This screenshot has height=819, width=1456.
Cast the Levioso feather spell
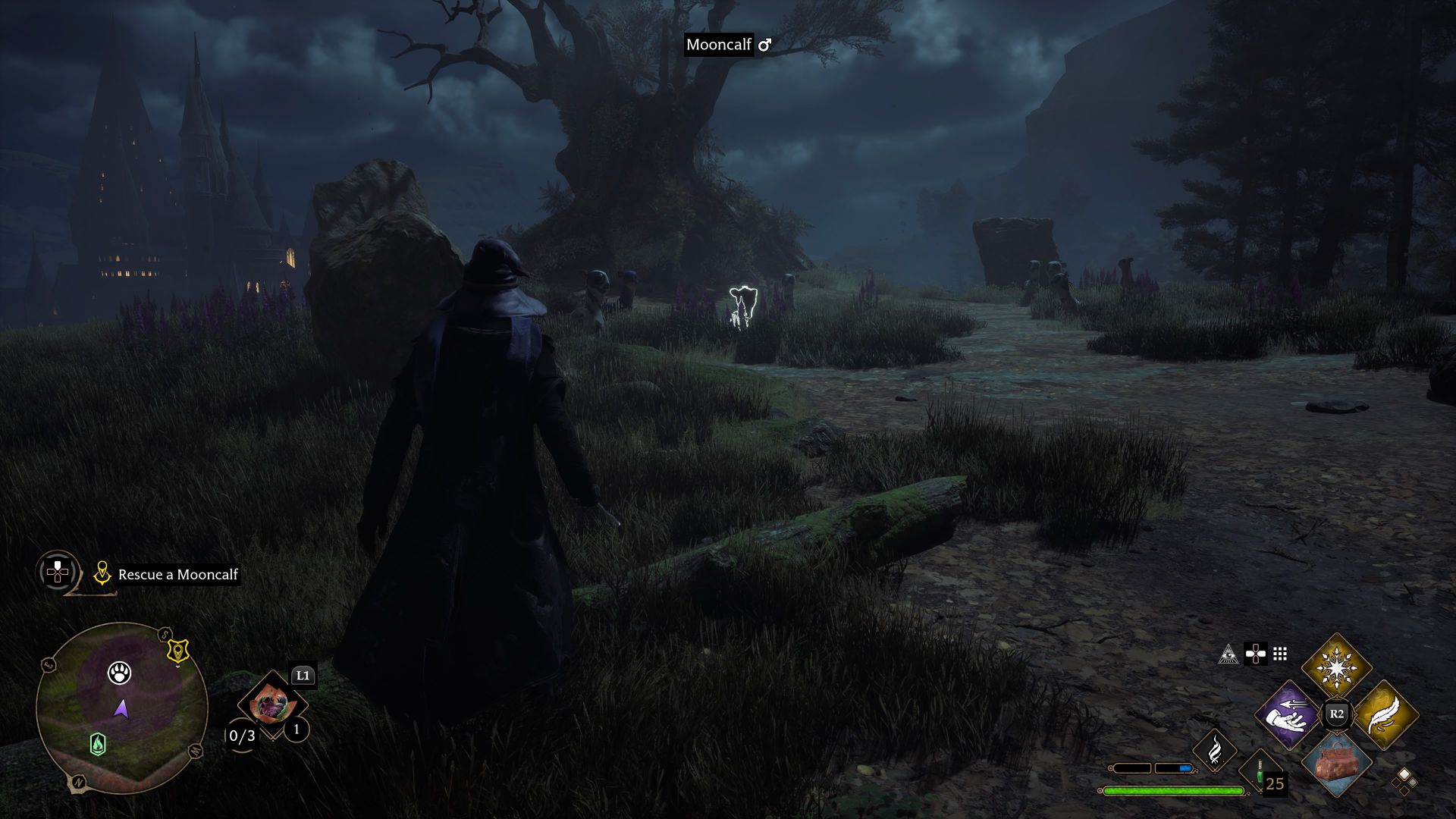pos(1385,714)
